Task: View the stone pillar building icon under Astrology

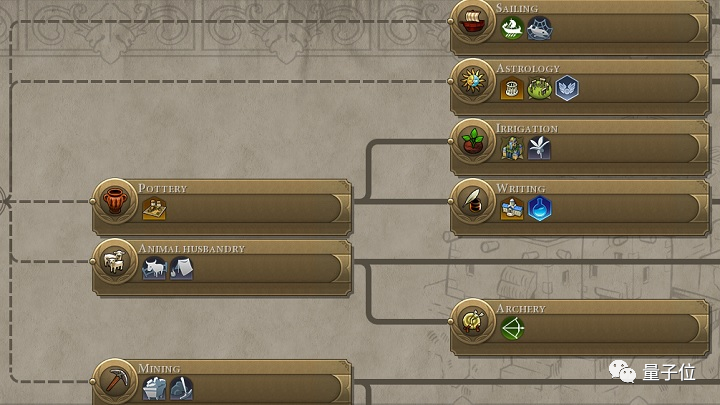Action: 513,88
